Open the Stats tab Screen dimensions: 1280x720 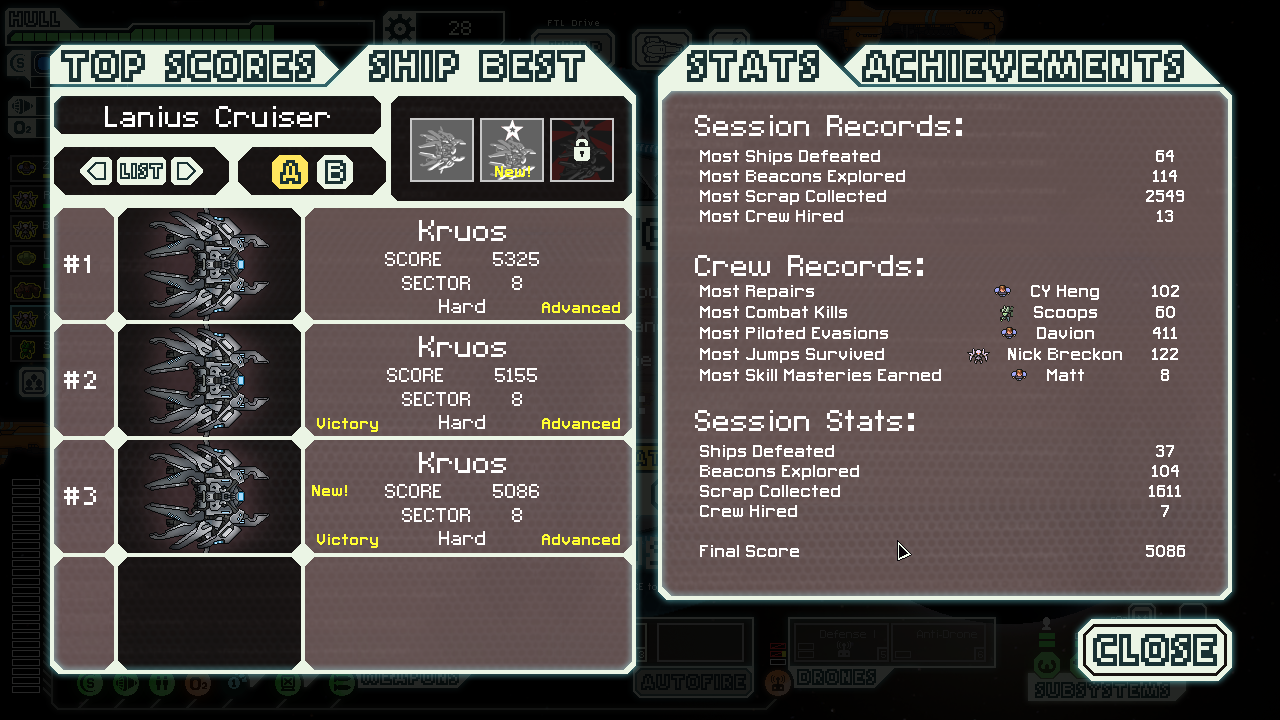pos(752,67)
